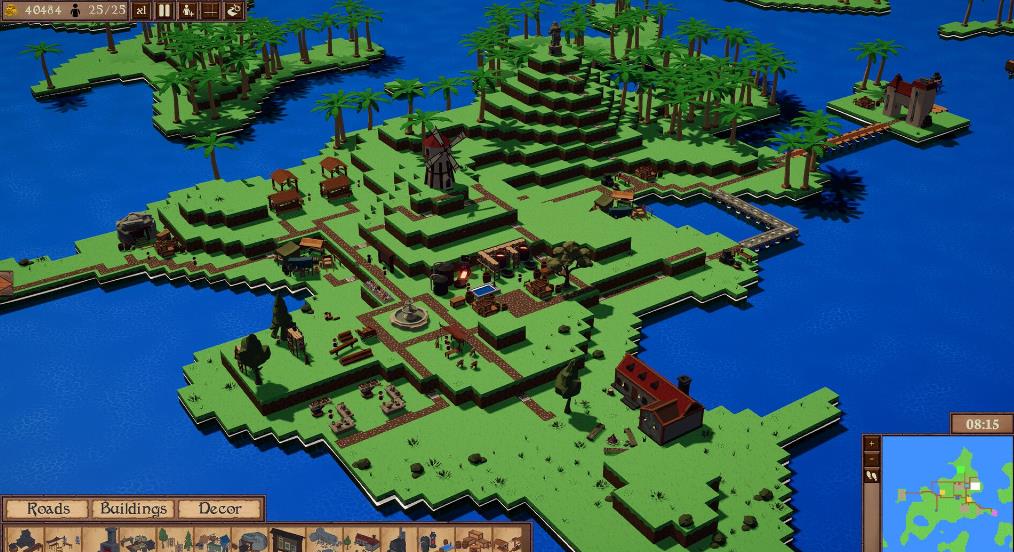The width and height of the screenshot is (1014, 552).
Task: Zoom in the minimap with plus button
Action: coord(871,442)
